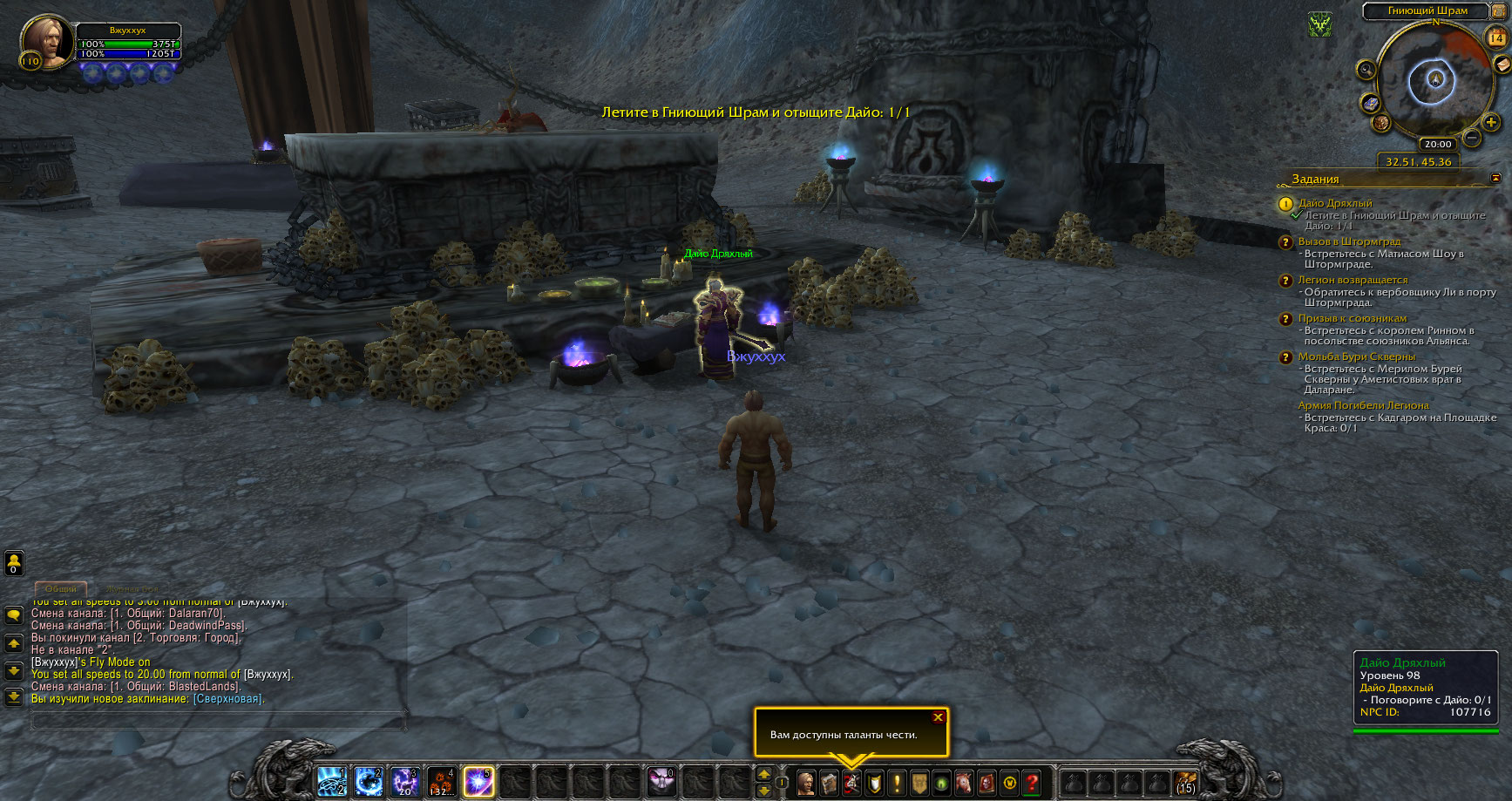Activate the Supernova spell in action slot 5
Image resolution: width=1512 pixels, height=801 pixels.
point(478,782)
